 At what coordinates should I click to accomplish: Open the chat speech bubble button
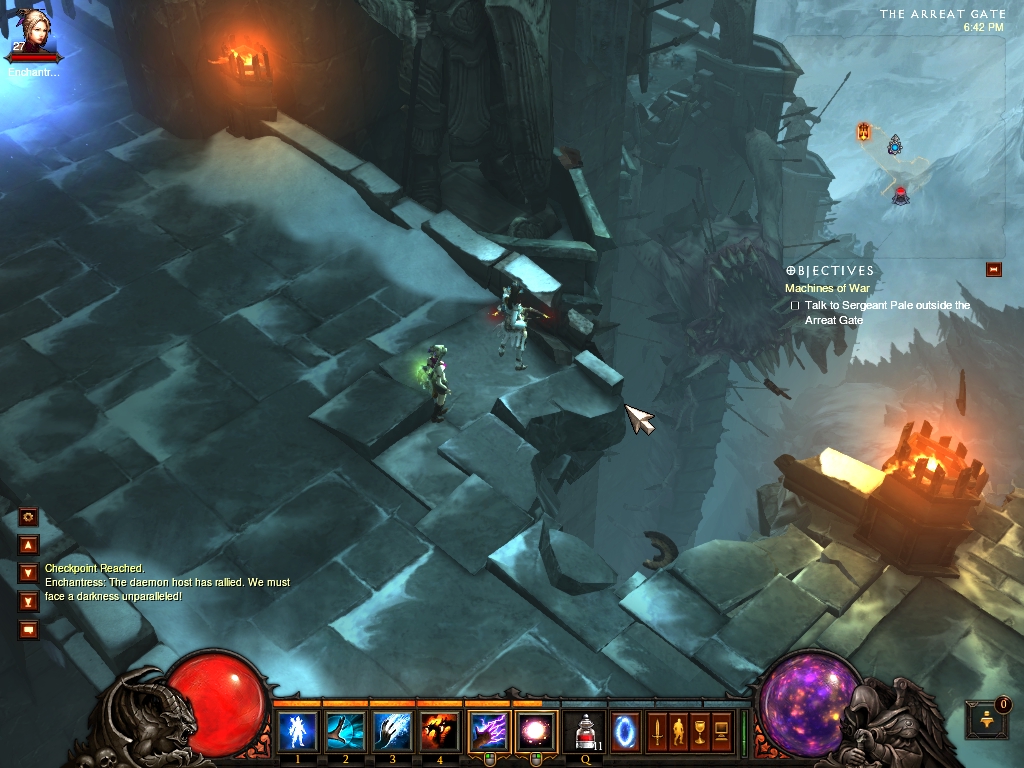(x=28, y=629)
